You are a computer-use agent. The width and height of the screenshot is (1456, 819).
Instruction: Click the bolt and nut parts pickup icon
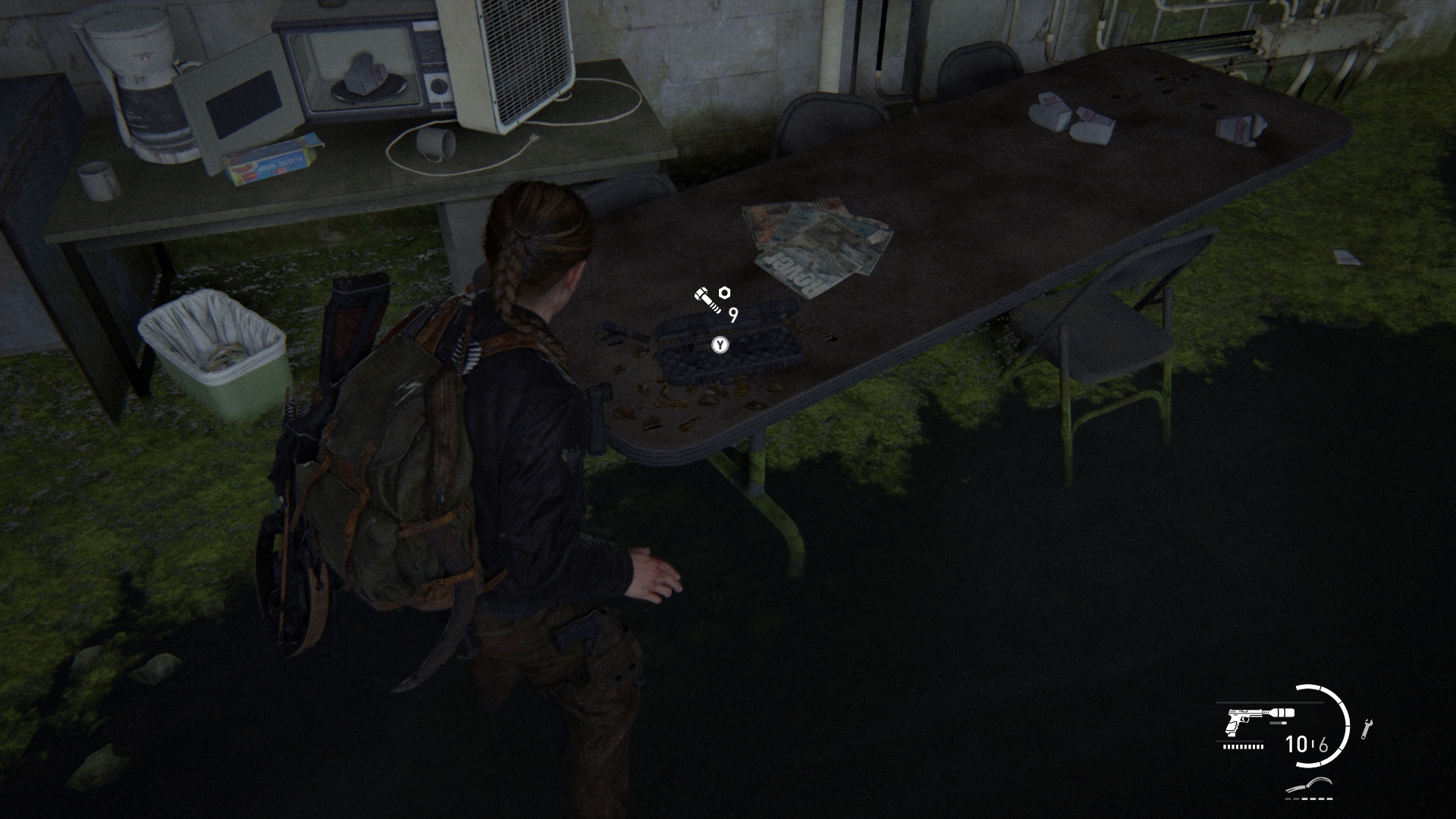pos(712,299)
